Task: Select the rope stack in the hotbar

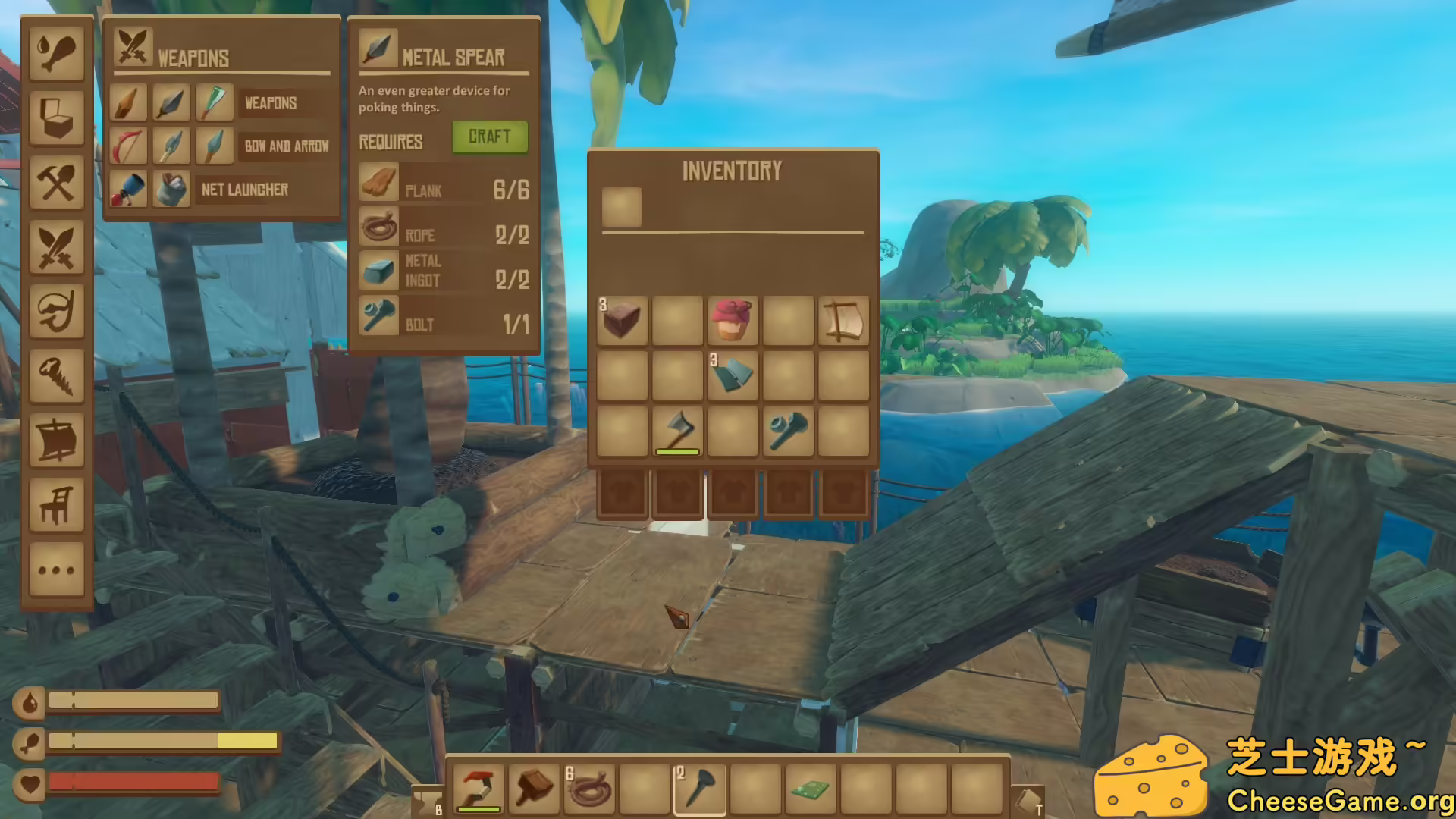Action: point(589,789)
